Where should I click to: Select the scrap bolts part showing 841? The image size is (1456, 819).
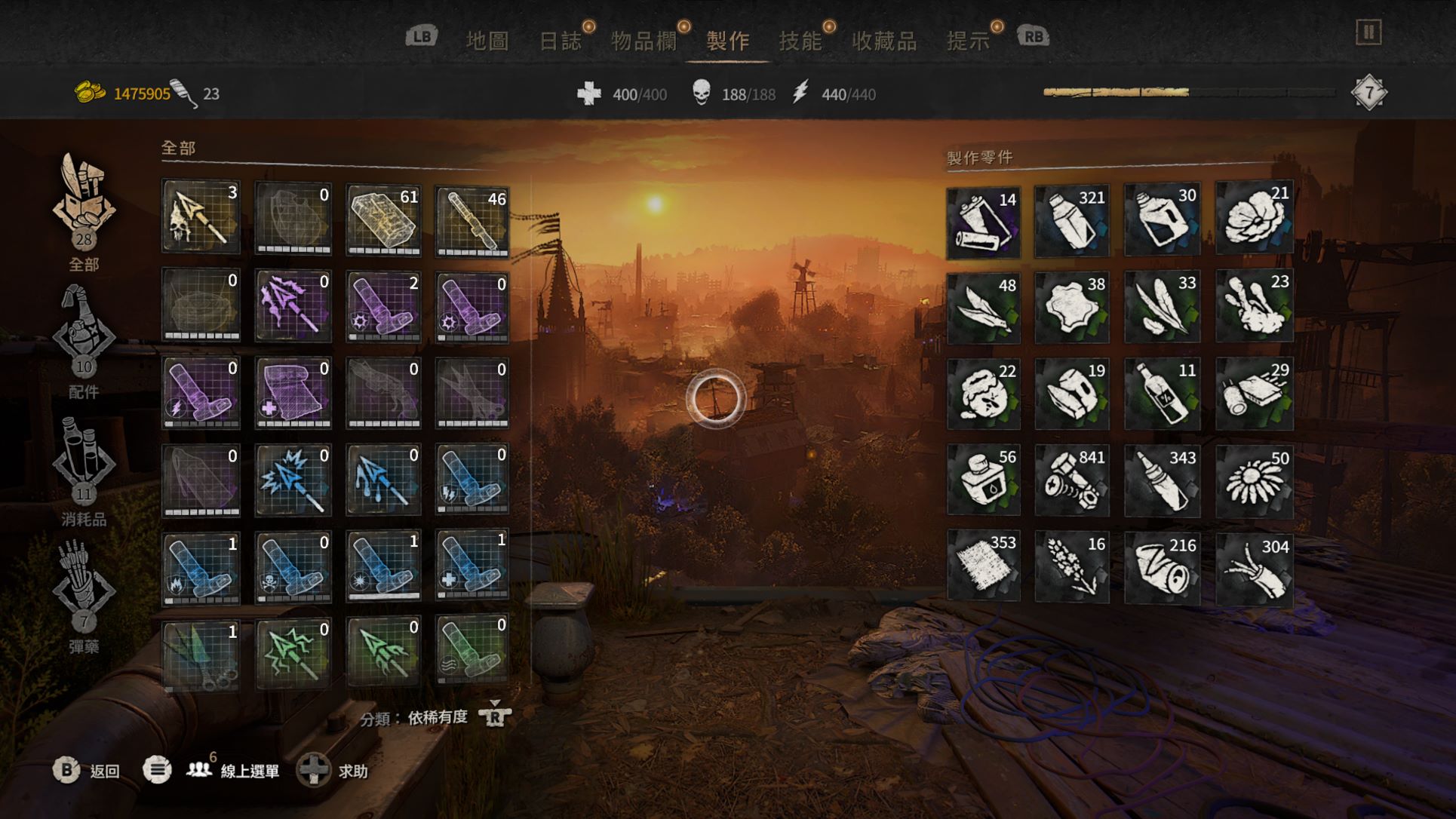tap(1072, 480)
